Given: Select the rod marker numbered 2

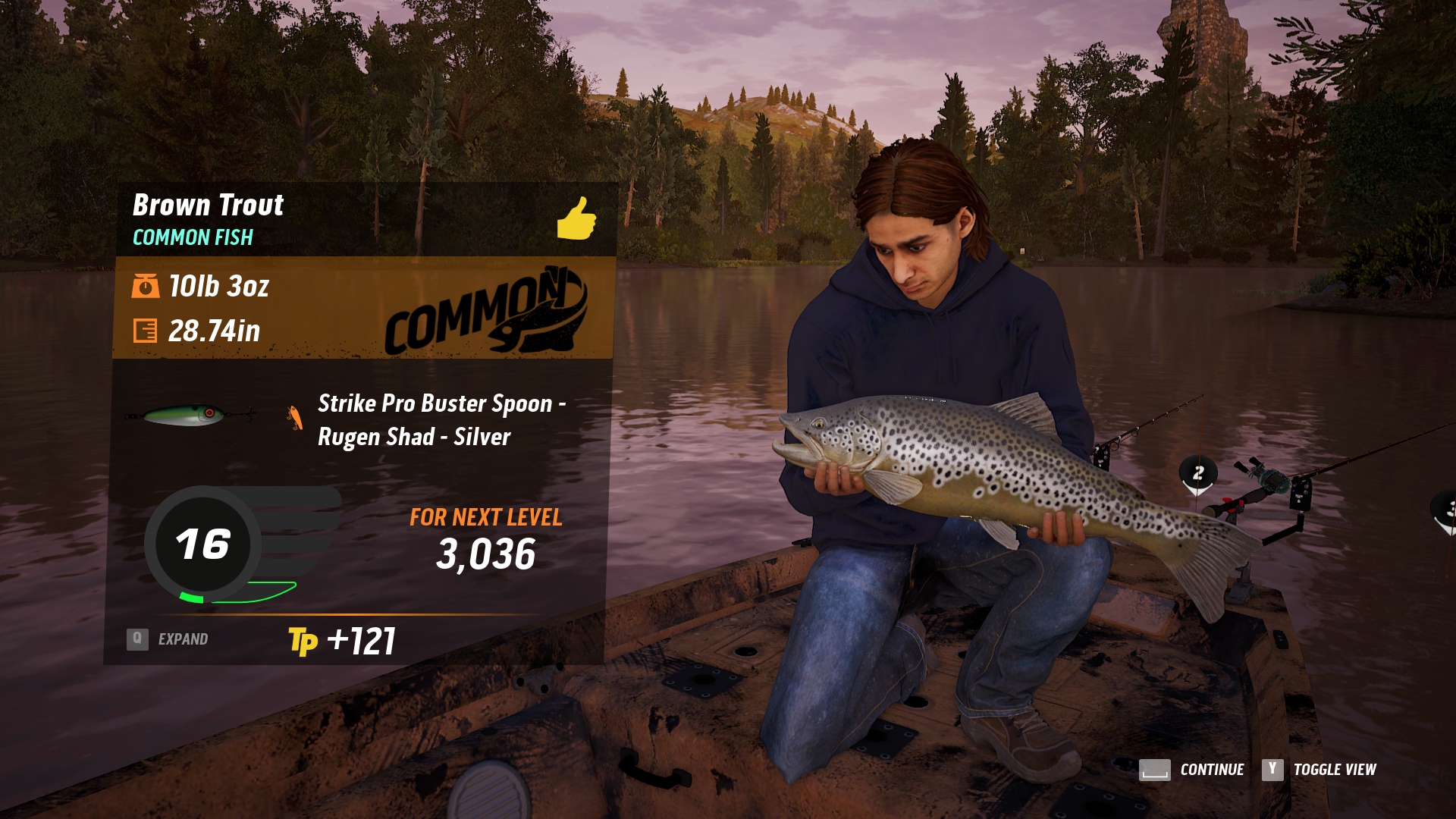Looking at the screenshot, I should tap(1197, 474).
